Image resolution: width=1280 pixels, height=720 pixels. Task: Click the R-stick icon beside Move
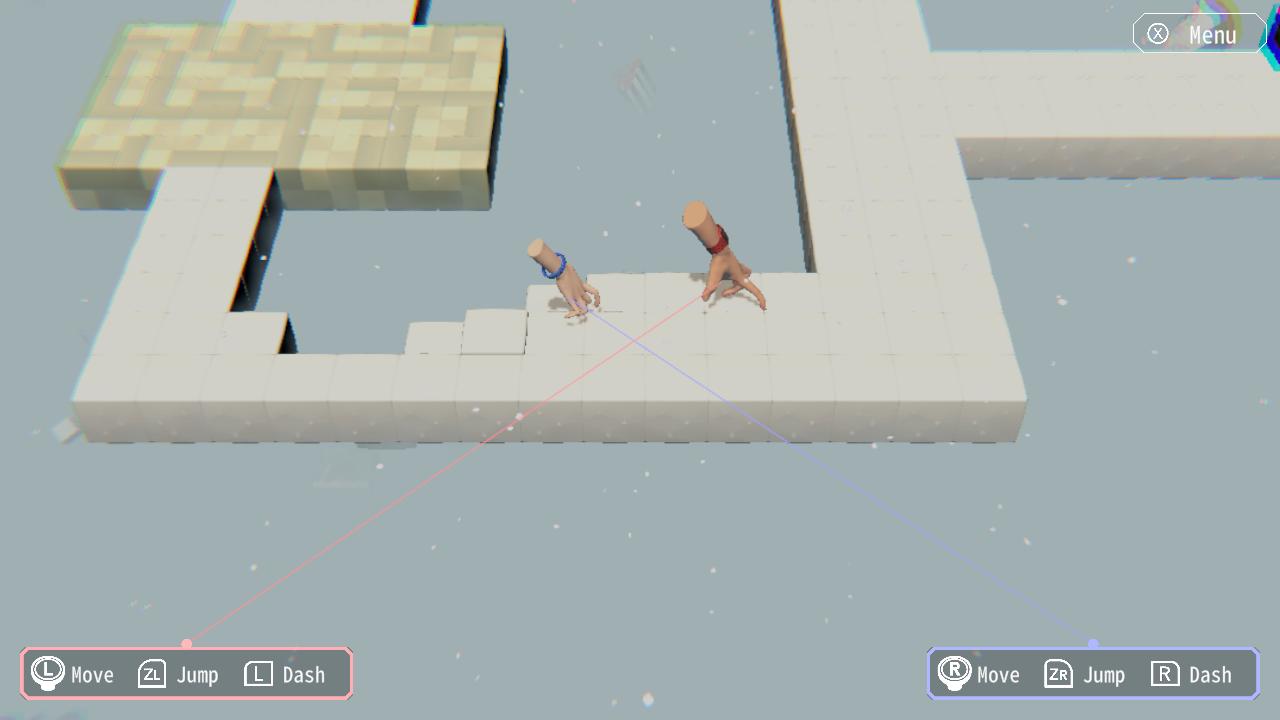pyautogui.click(x=954, y=673)
